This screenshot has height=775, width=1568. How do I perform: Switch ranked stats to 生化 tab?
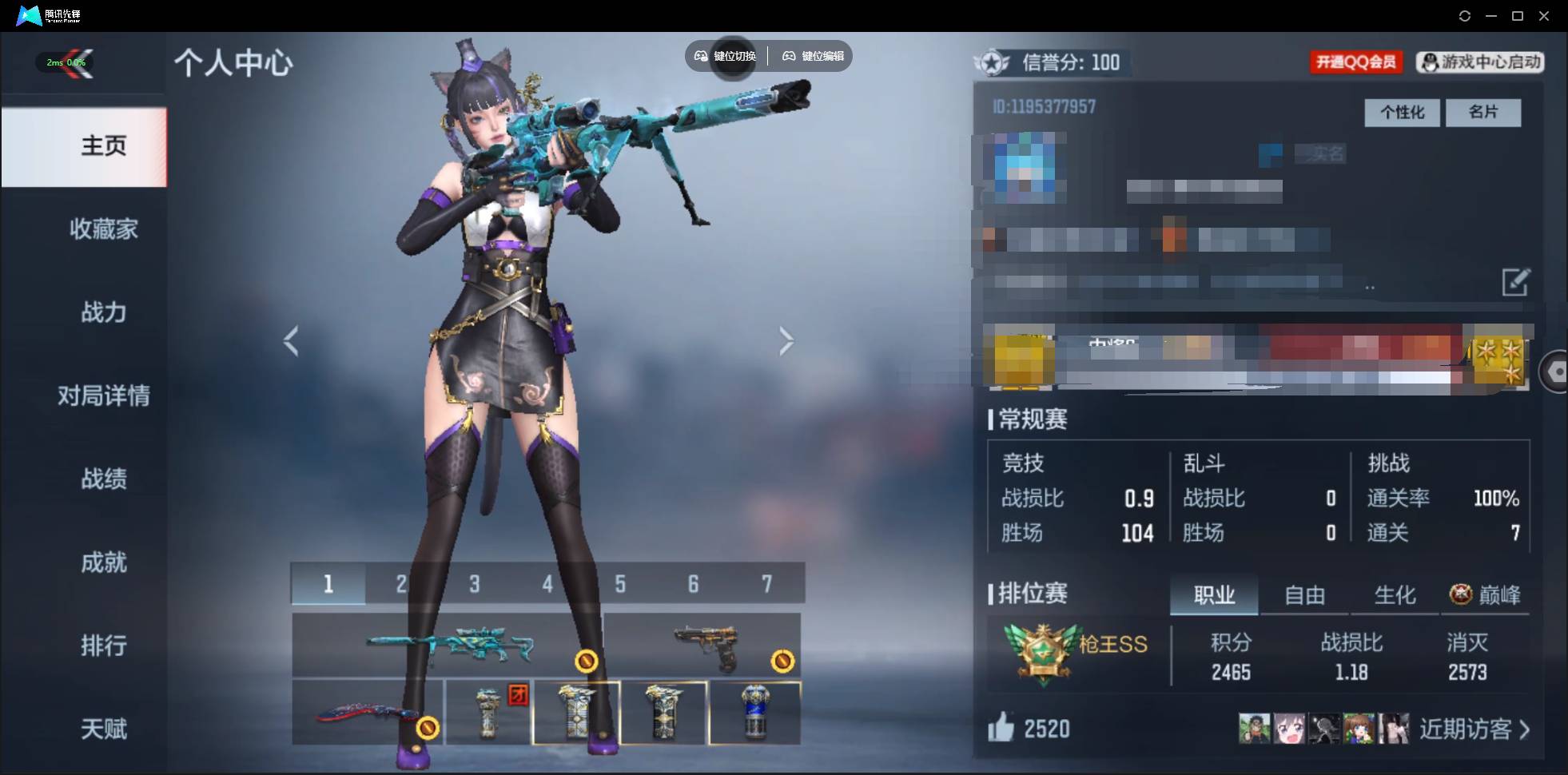click(x=1395, y=595)
